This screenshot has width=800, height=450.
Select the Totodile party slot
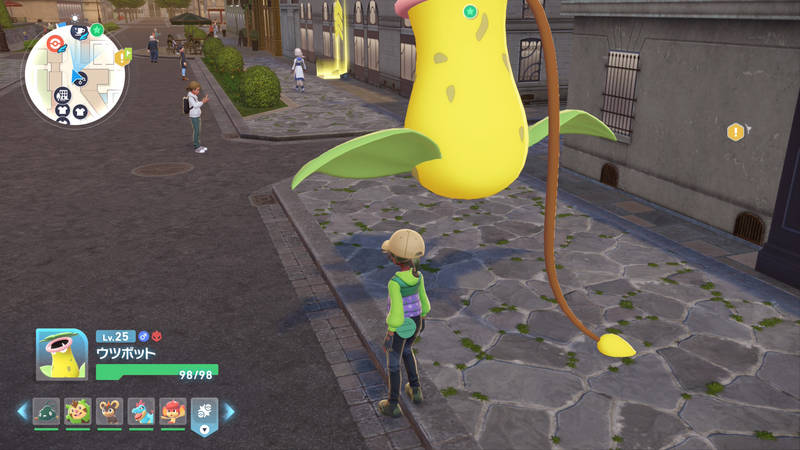pyautogui.click(x=141, y=410)
